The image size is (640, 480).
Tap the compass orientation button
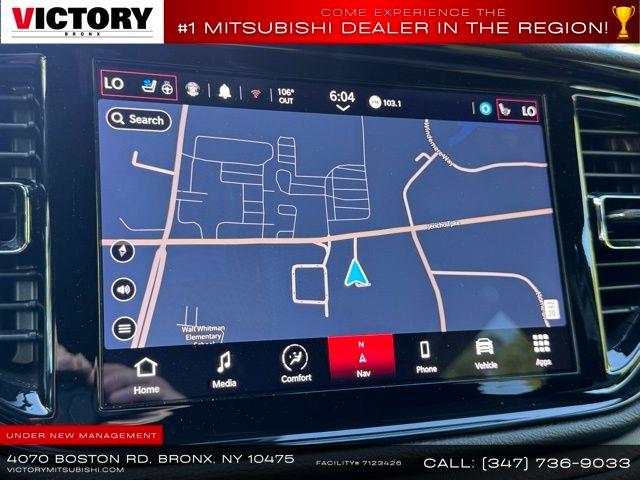tap(125, 251)
